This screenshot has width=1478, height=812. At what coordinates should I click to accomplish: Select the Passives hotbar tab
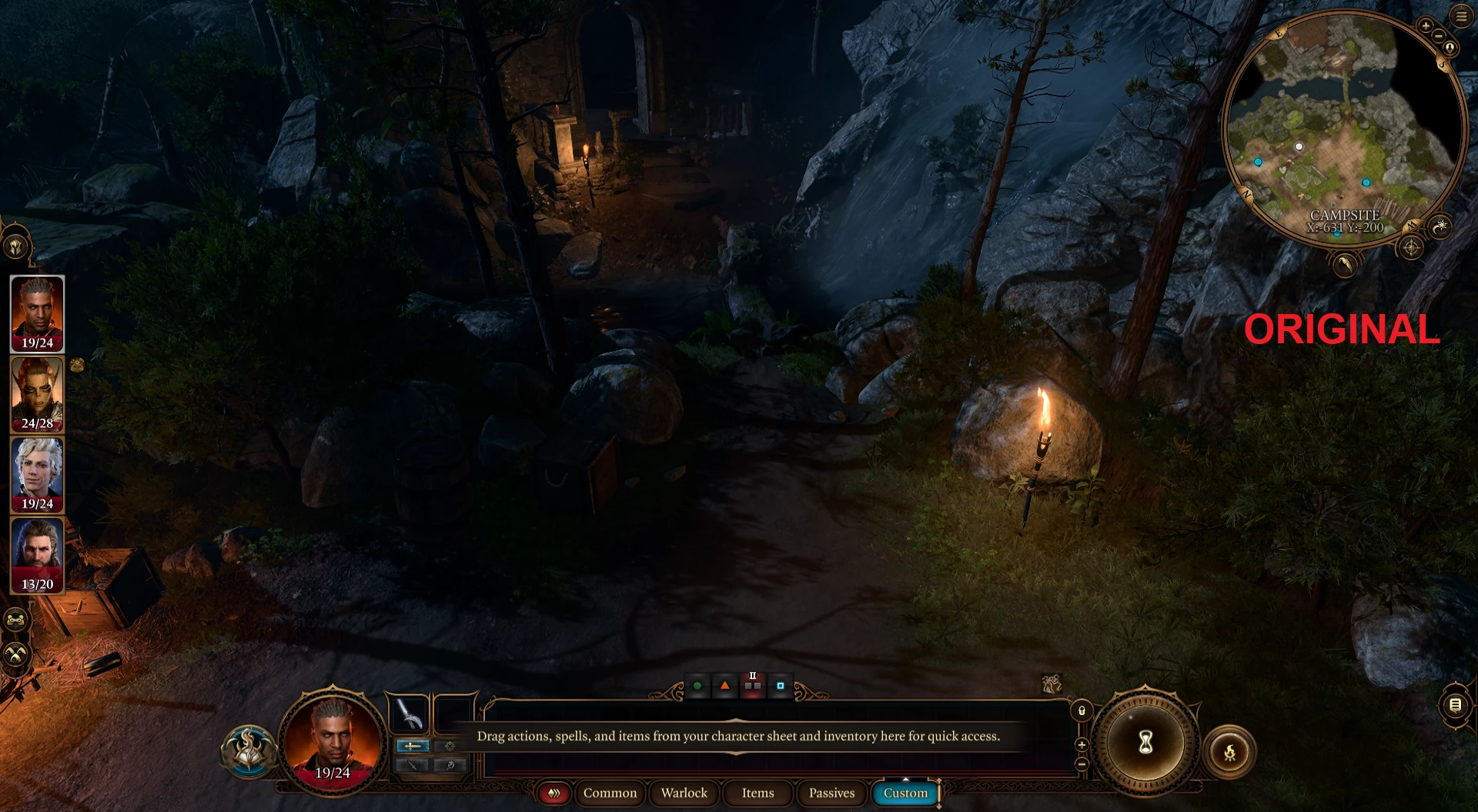click(x=831, y=793)
